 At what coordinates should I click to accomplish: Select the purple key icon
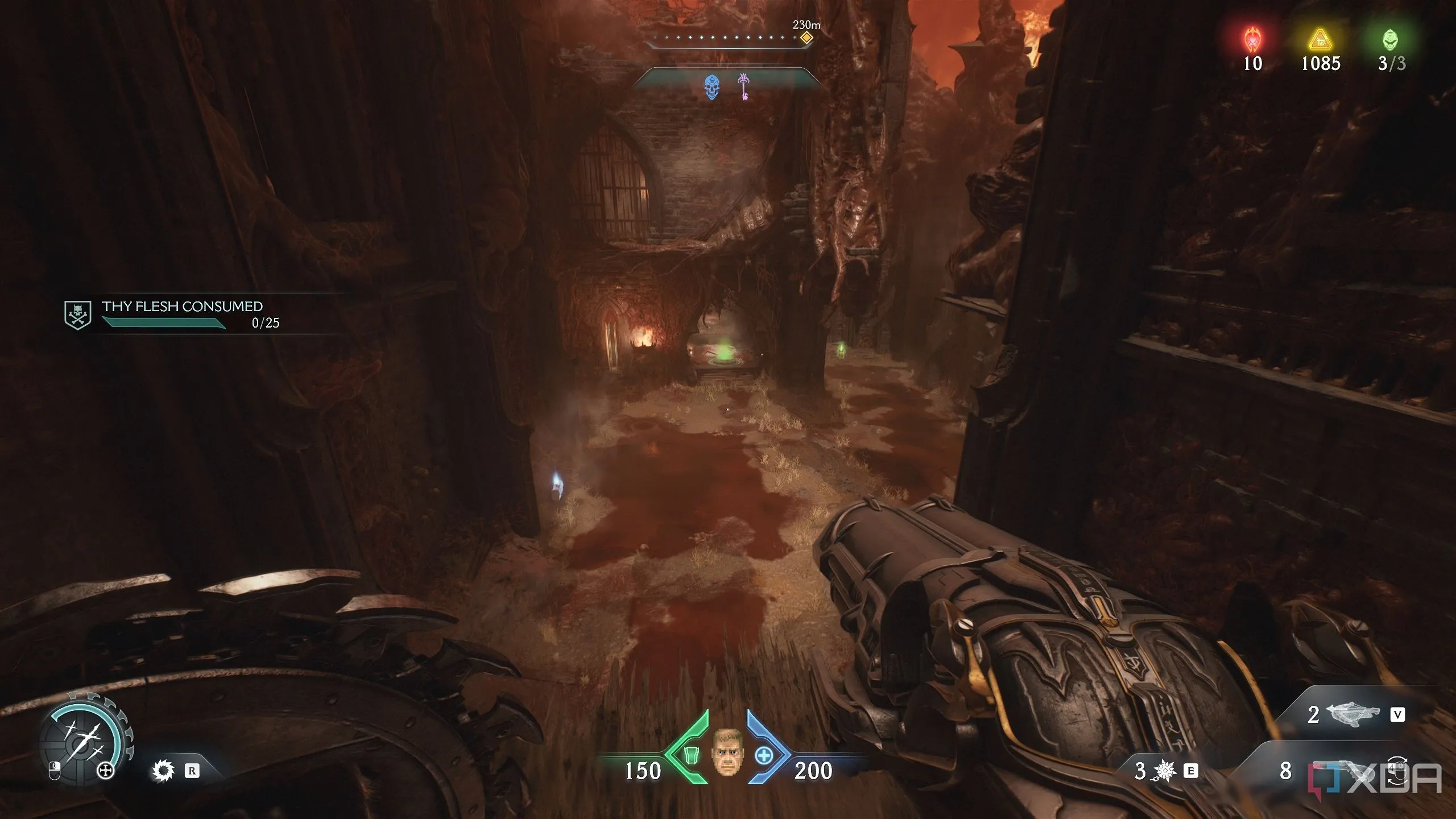pyautogui.click(x=743, y=86)
